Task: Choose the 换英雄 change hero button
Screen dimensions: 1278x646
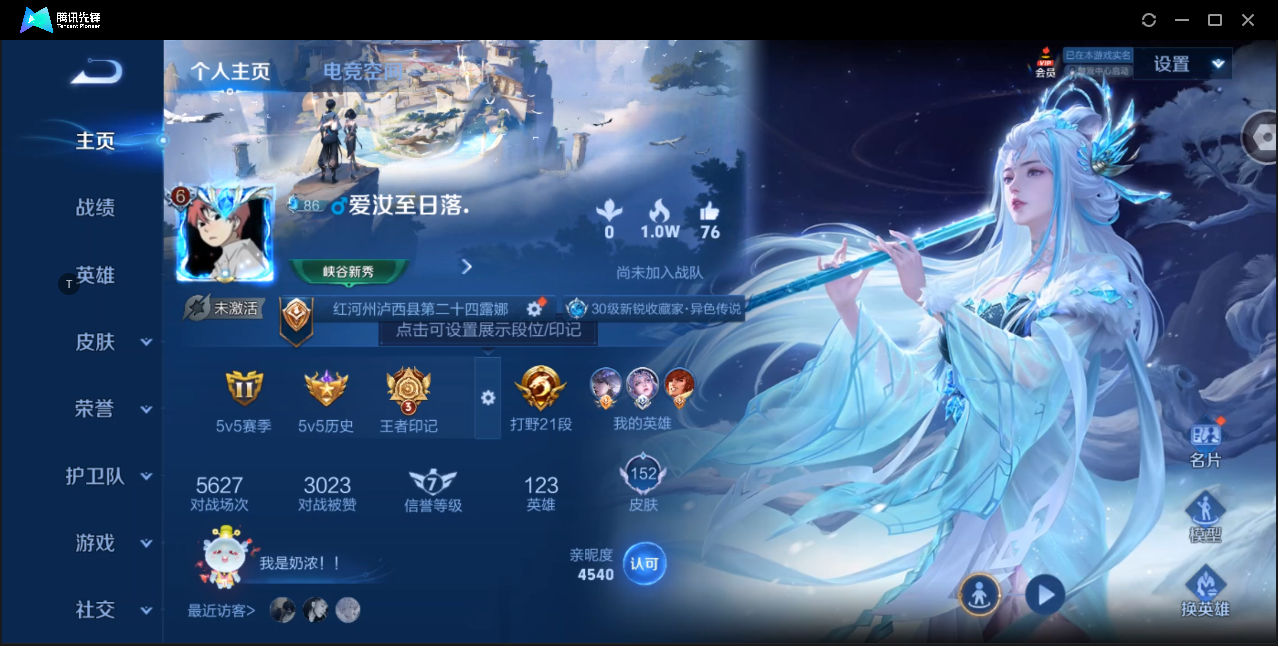Action: click(1205, 590)
